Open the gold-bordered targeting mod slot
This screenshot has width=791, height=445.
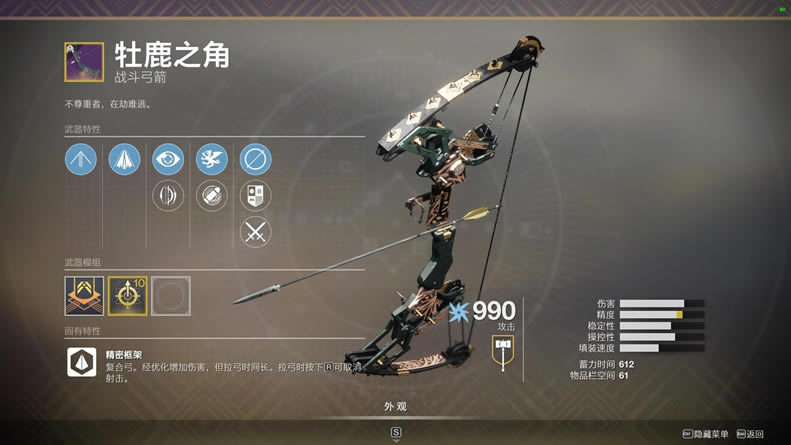point(127,296)
